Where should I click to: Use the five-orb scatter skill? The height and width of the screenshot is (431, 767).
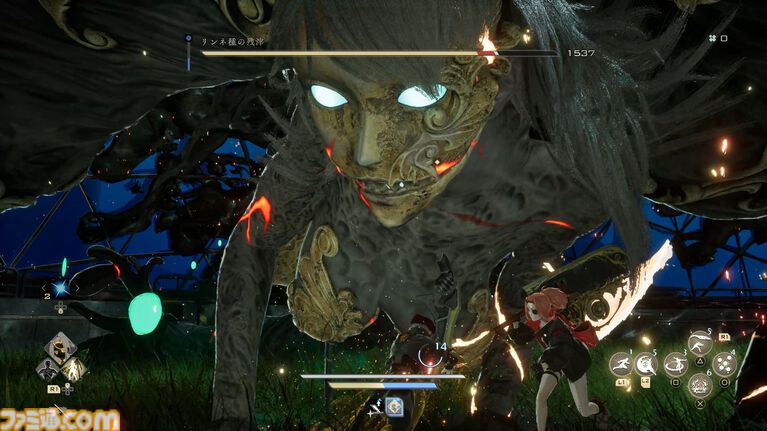click(x=725, y=364)
